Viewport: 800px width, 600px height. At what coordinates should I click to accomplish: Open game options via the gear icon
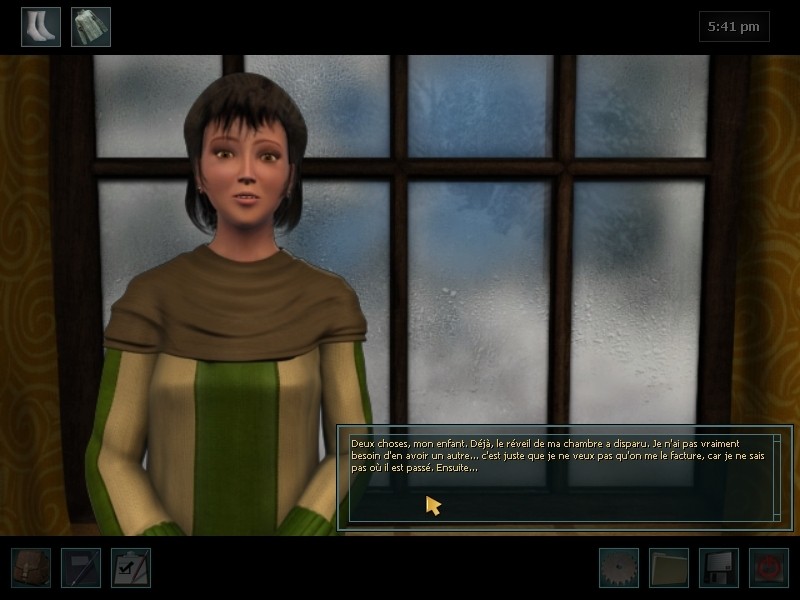click(619, 567)
